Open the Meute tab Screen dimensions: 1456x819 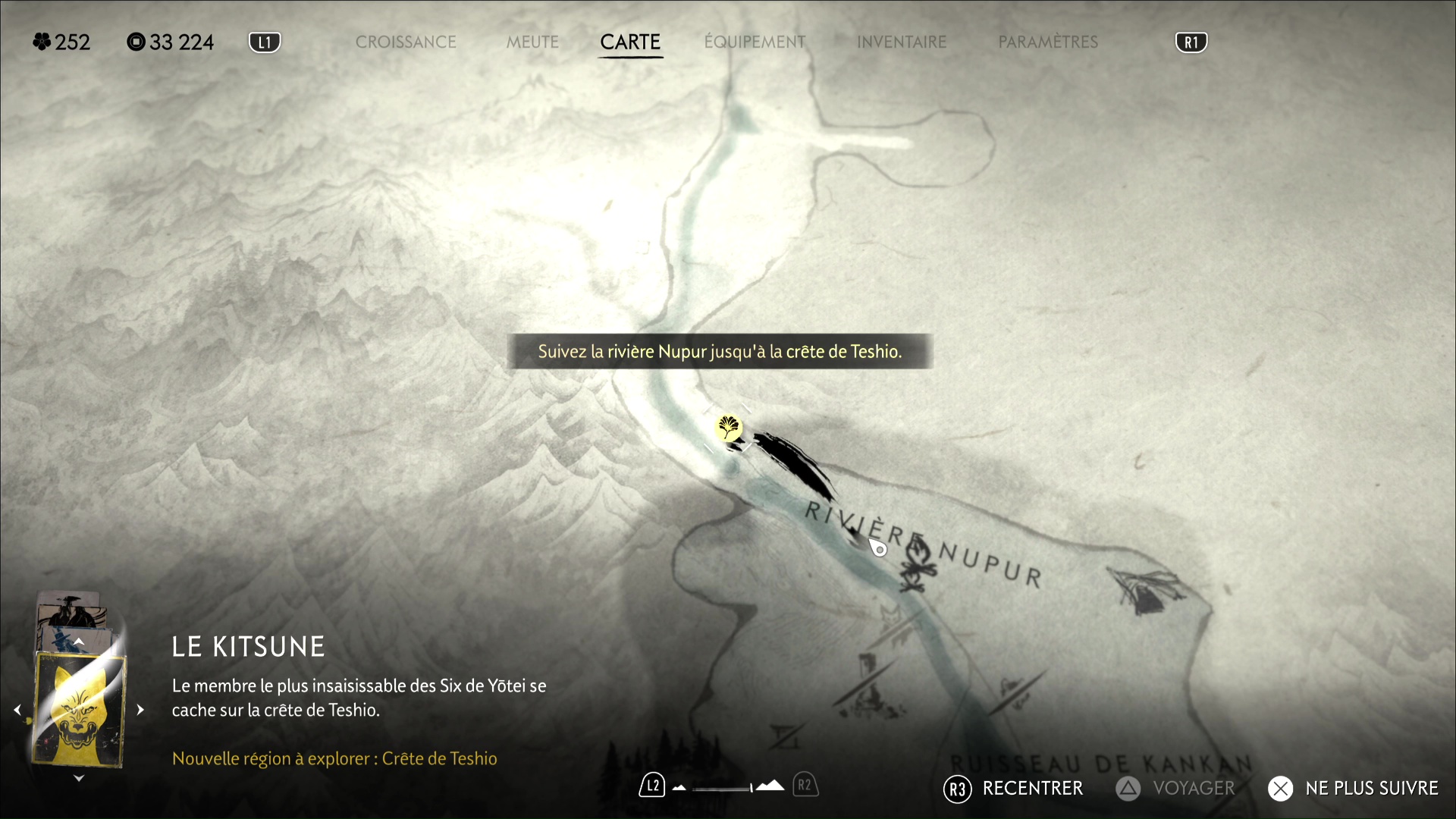[532, 42]
